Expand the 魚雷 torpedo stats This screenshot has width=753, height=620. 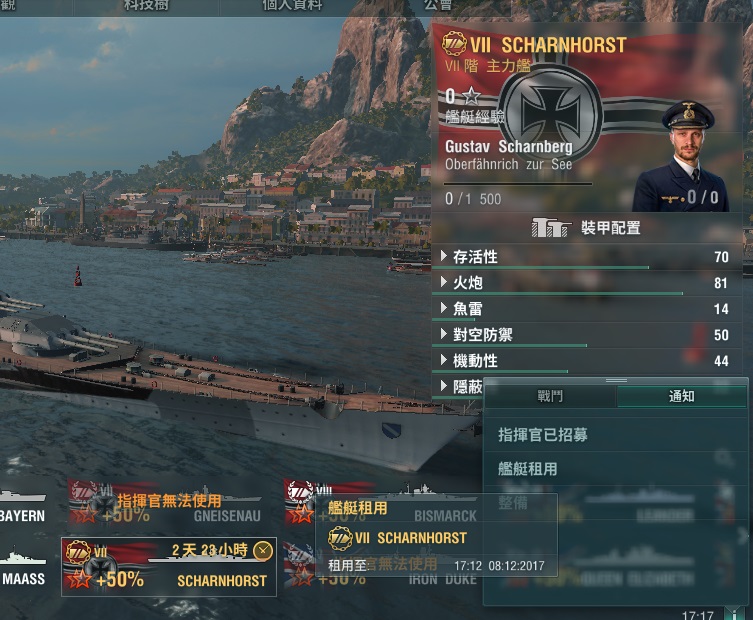click(x=444, y=309)
